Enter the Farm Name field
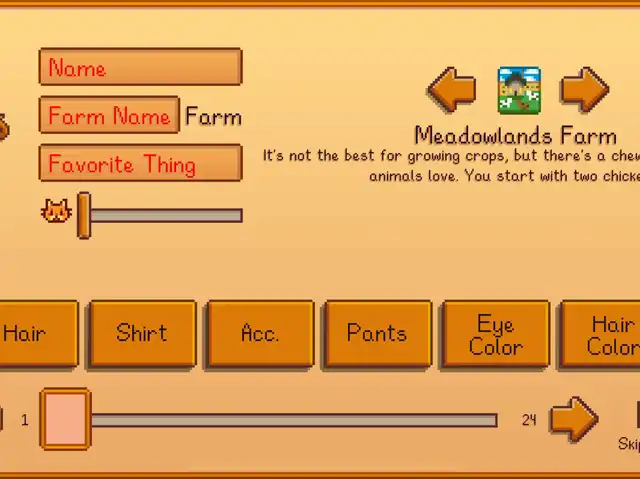The height and width of the screenshot is (479, 640). point(109,116)
